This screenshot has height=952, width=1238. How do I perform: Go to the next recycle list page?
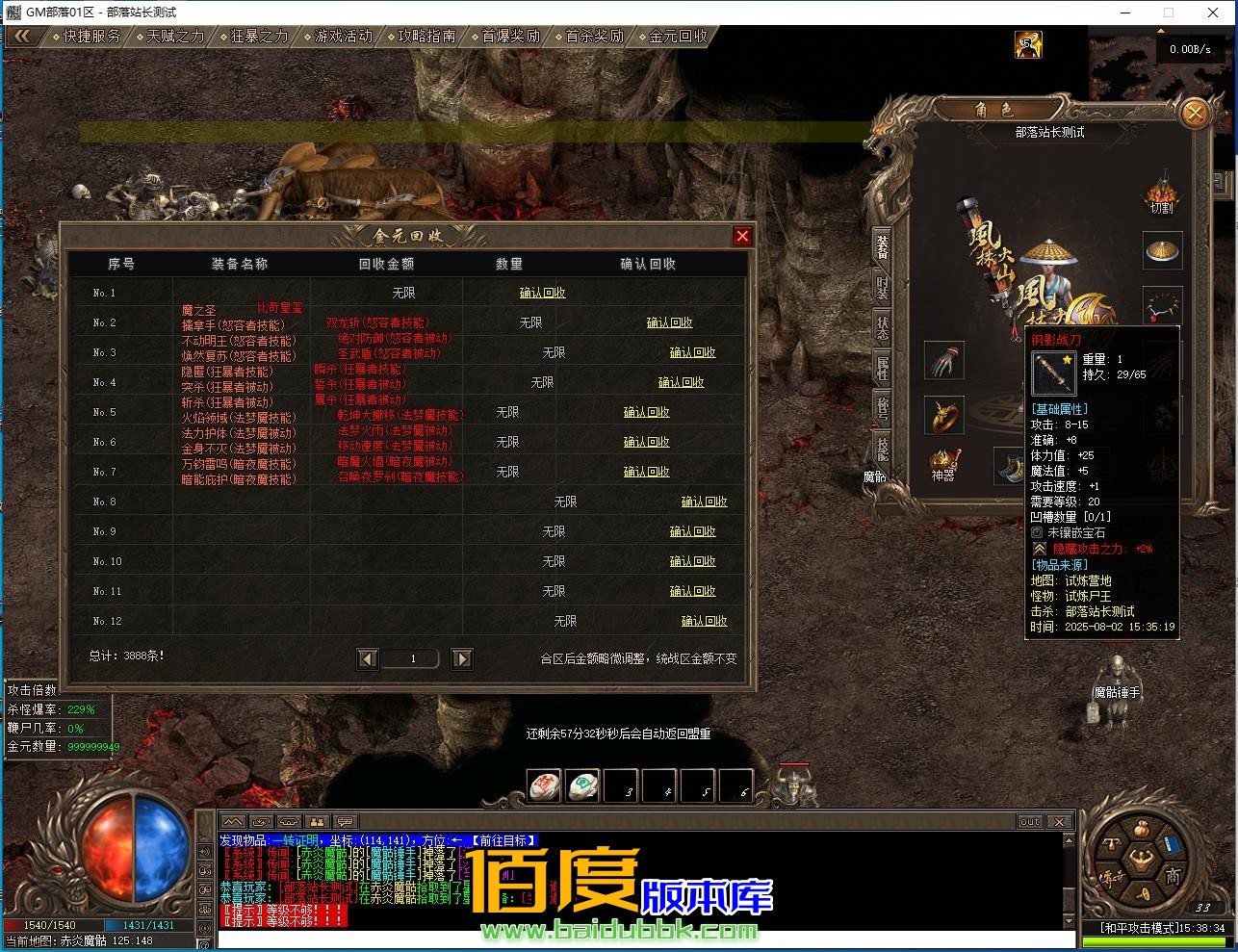coord(462,658)
